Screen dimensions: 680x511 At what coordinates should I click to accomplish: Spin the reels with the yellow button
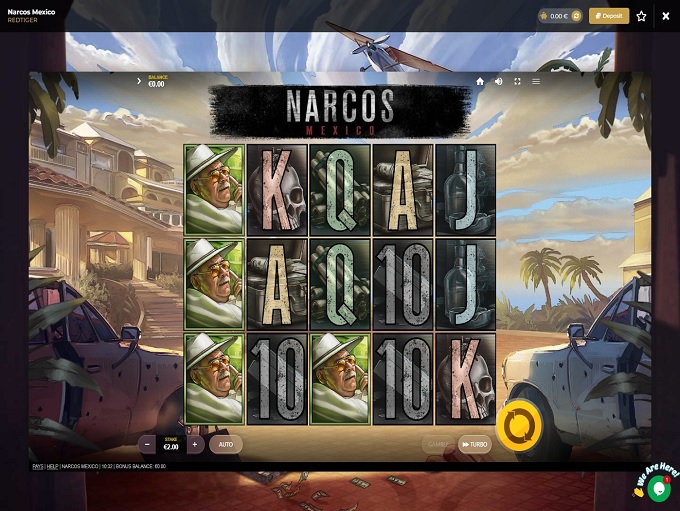pyautogui.click(x=518, y=425)
